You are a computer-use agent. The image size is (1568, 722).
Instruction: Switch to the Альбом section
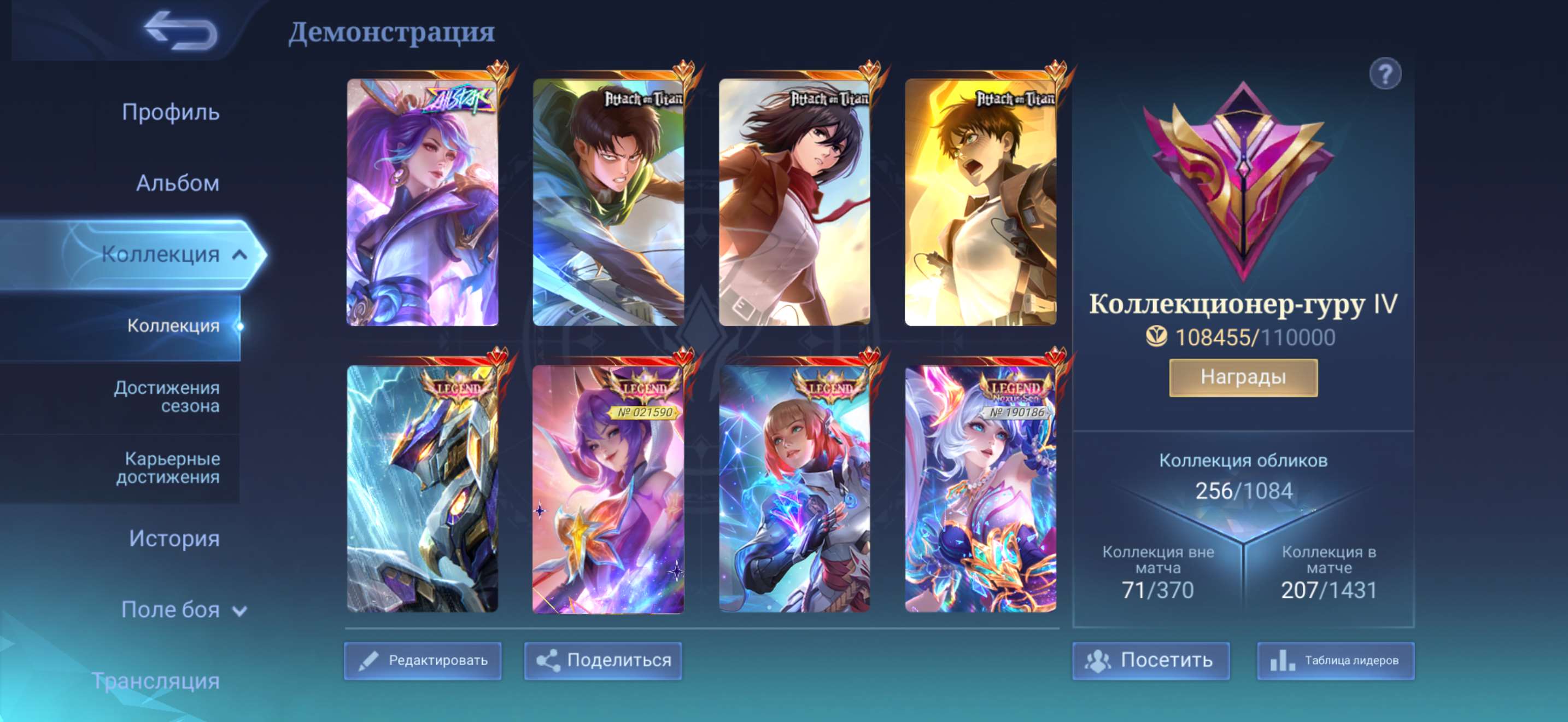coord(177,184)
